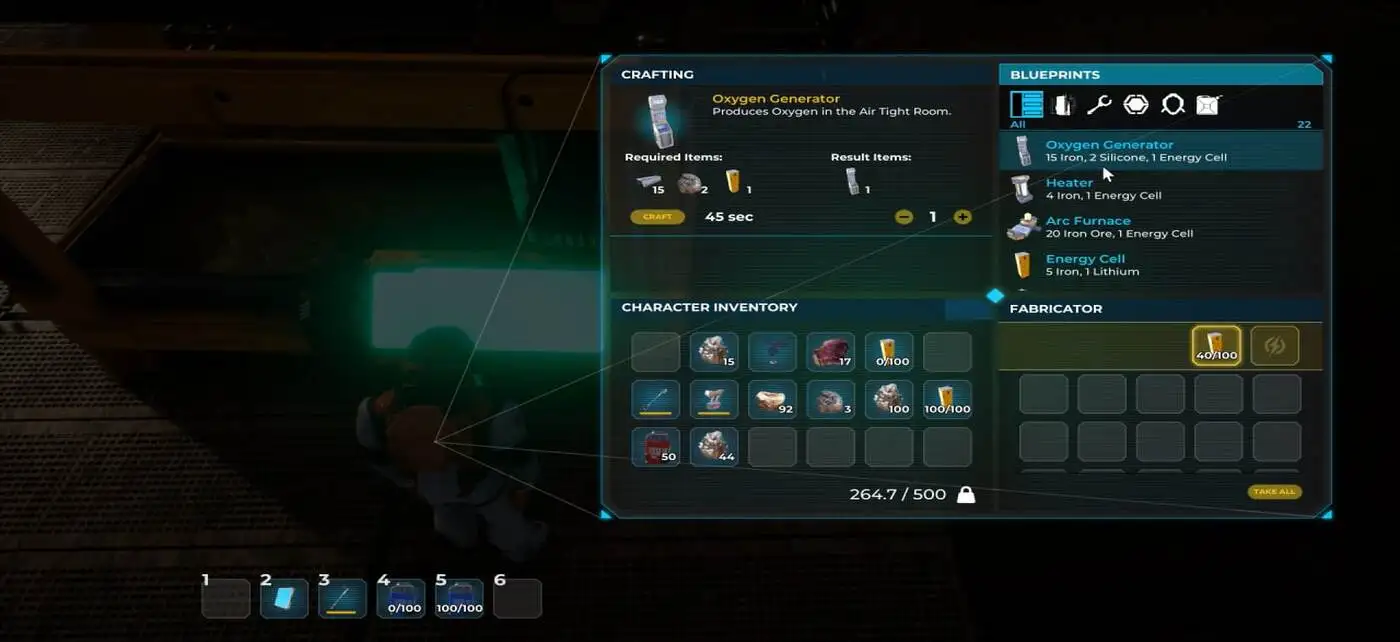Image resolution: width=1400 pixels, height=642 pixels.
Task: Select the full 100/100 energy cell in inventory
Action: point(947,400)
